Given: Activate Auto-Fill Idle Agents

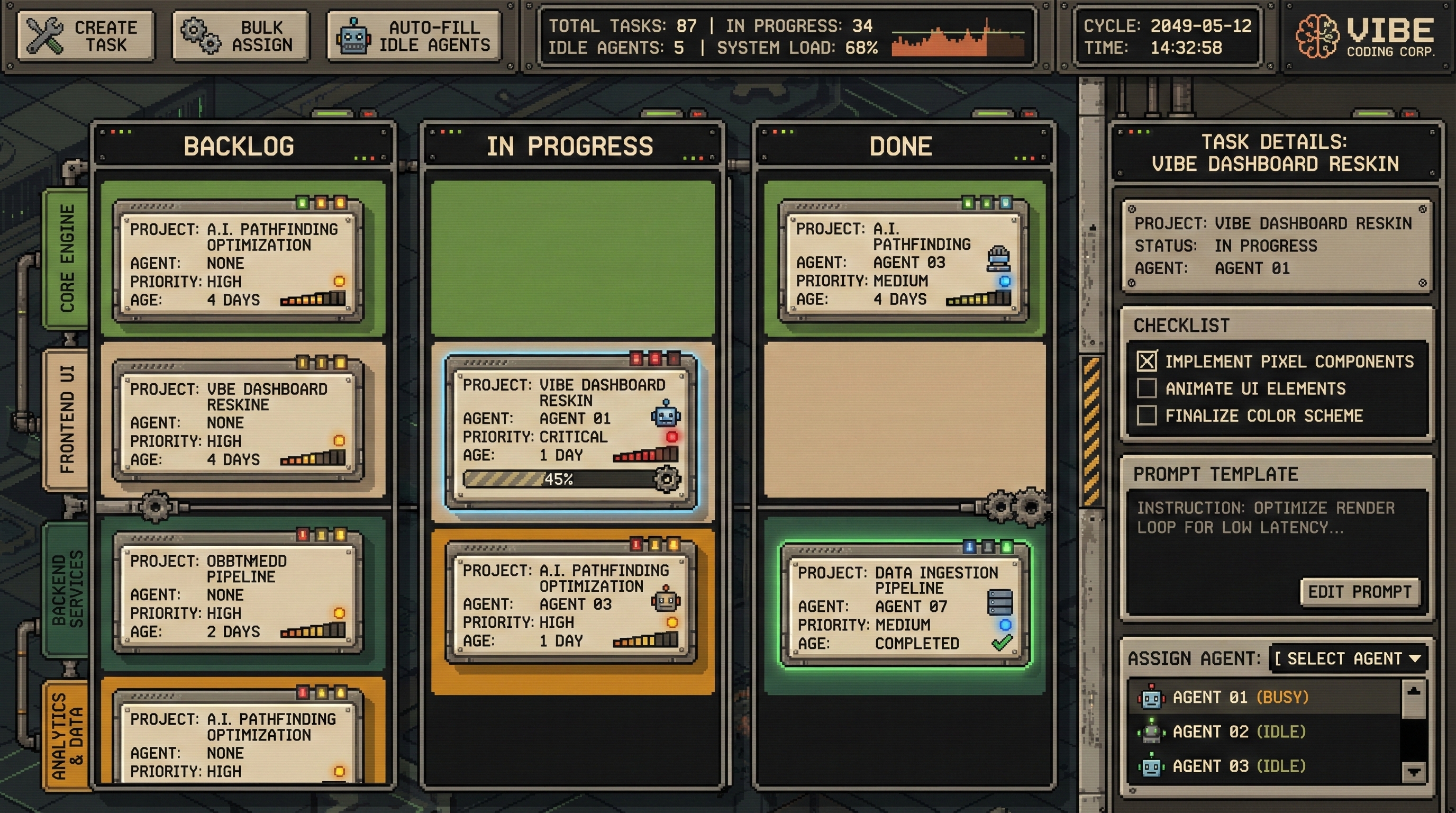Looking at the screenshot, I should 414,35.
